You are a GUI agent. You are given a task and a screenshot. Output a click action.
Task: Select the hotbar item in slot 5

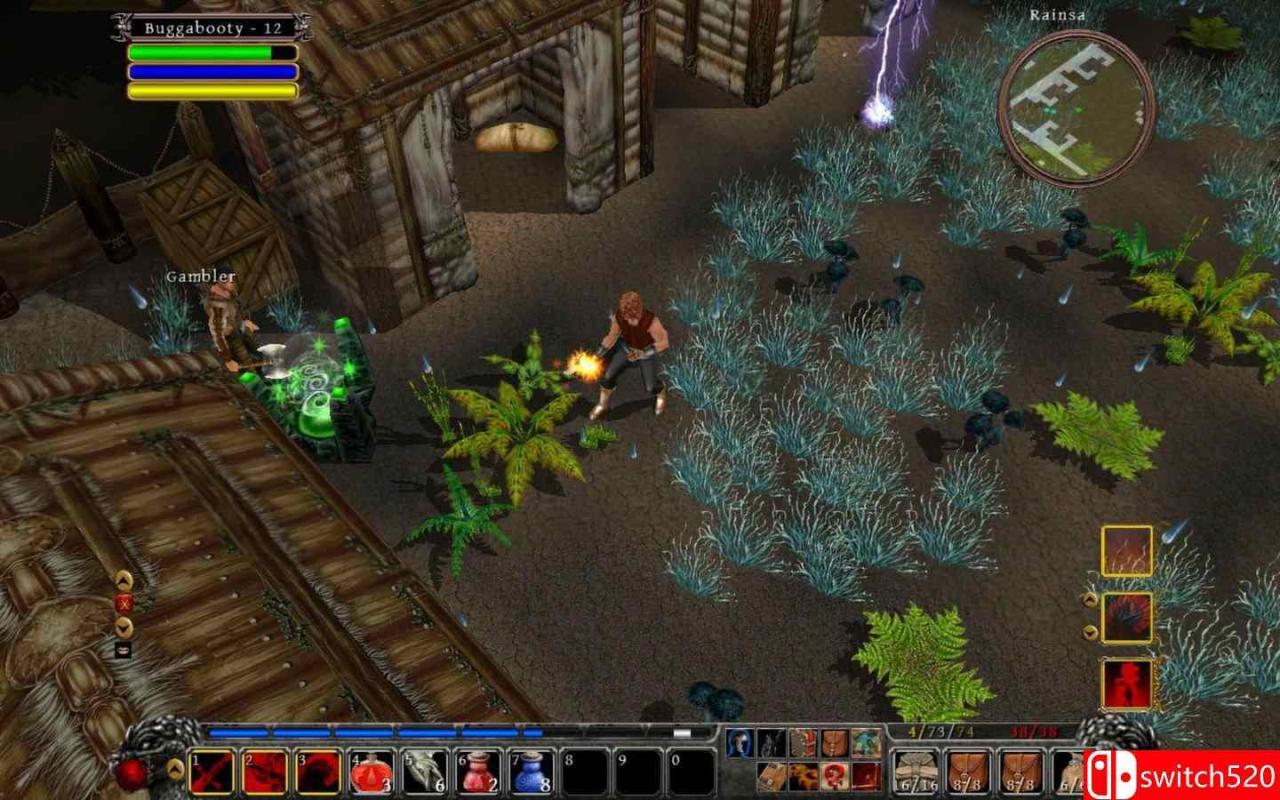(425, 772)
